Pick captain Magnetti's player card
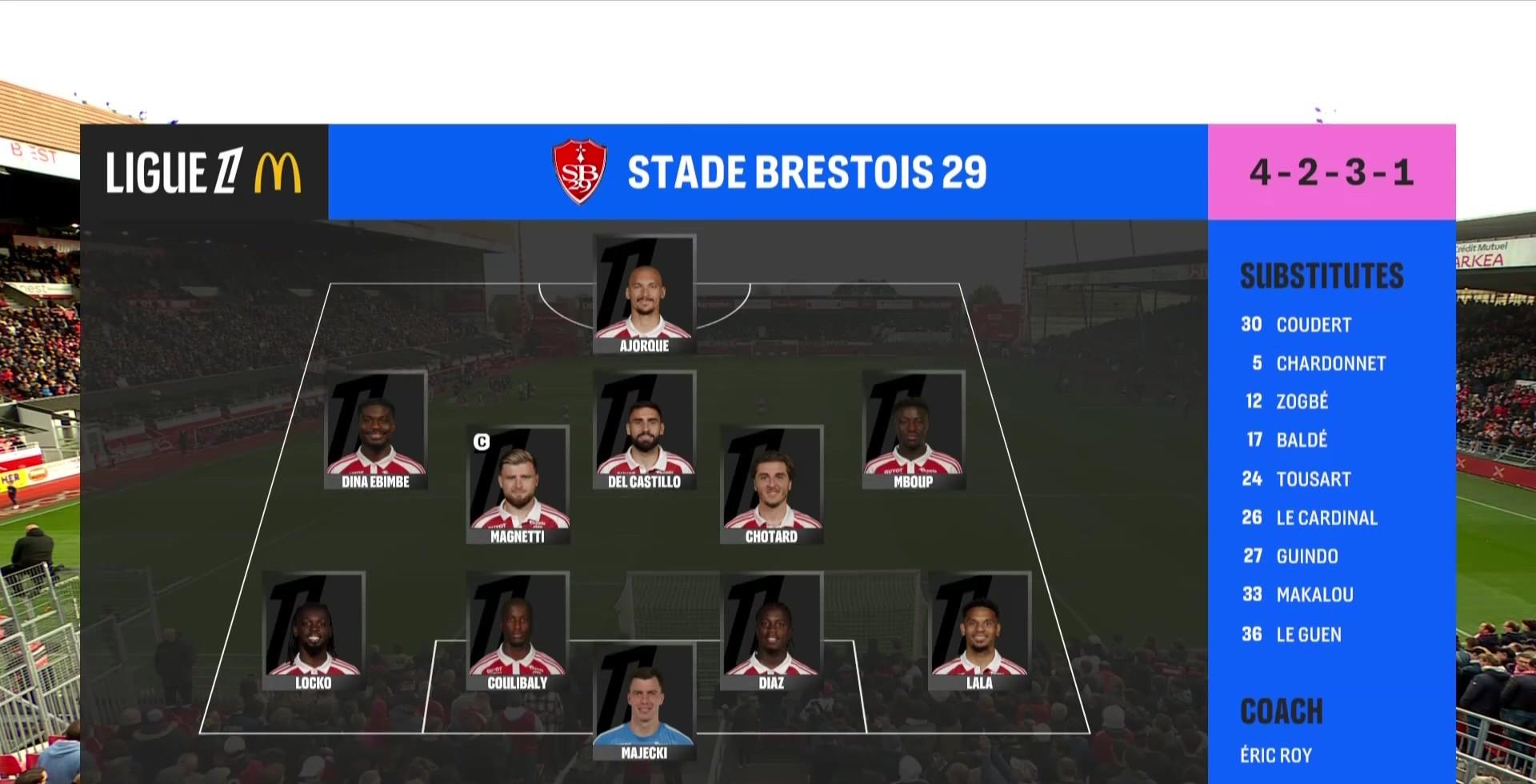The image size is (1536, 784). 518,485
